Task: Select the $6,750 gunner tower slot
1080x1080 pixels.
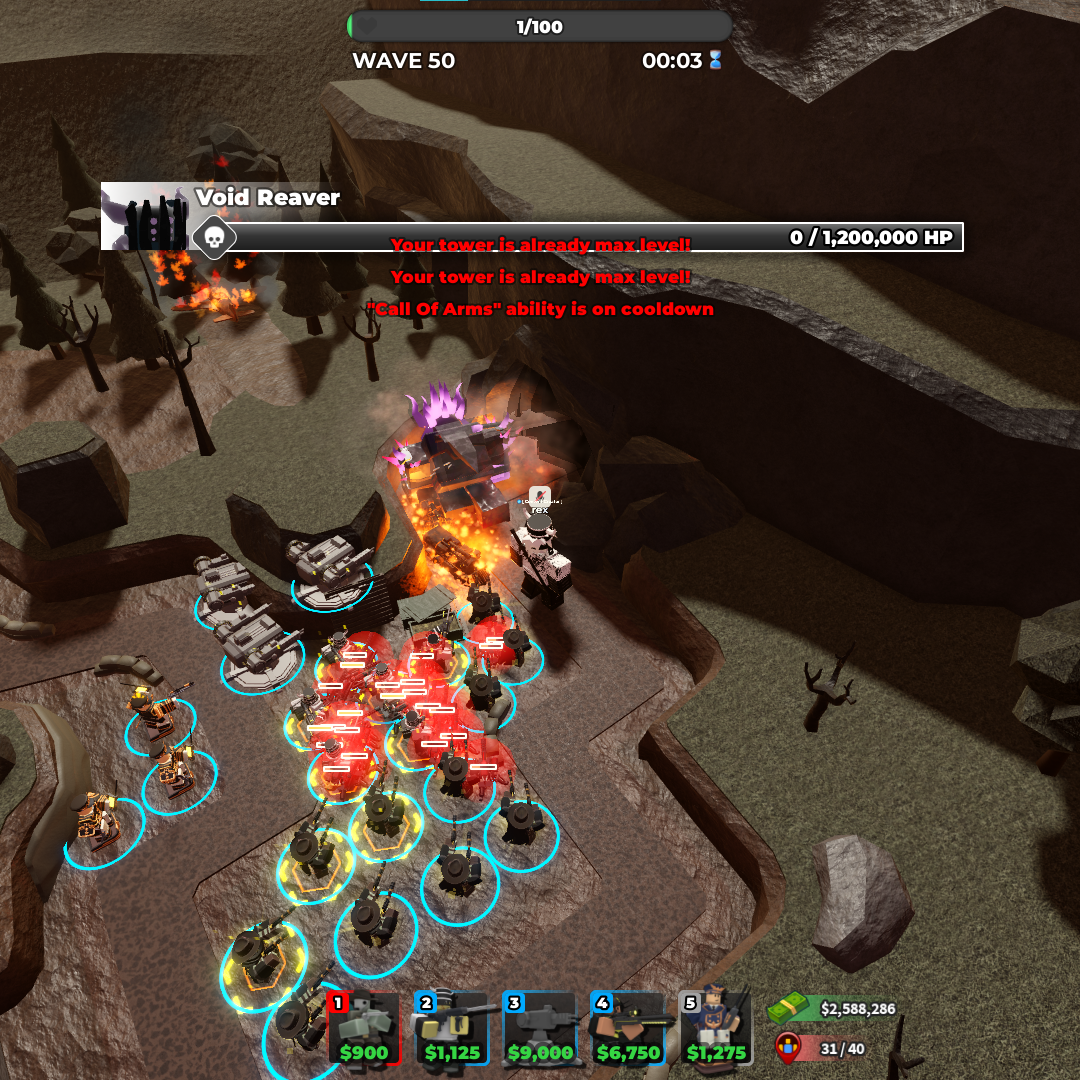Action: tap(628, 1028)
